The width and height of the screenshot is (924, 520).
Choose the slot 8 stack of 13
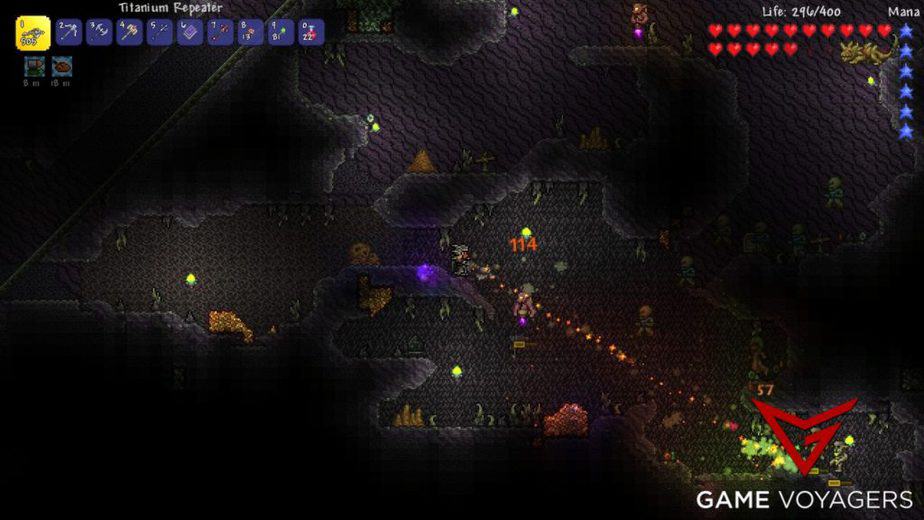click(250, 32)
